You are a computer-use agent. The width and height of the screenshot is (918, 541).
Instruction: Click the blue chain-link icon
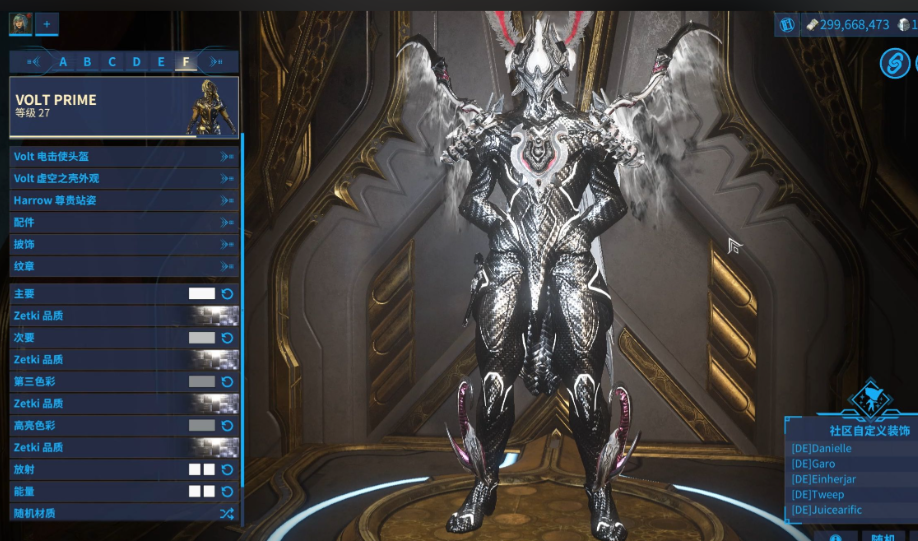click(893, 63)
